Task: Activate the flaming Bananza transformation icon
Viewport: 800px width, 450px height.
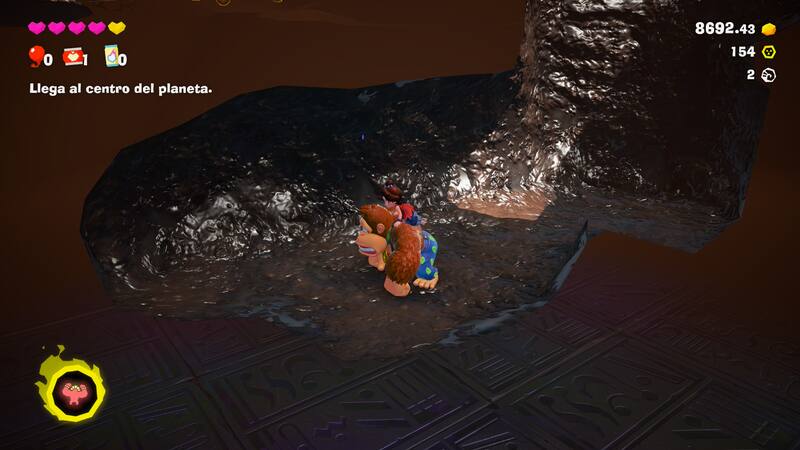Action: [69, 383]
